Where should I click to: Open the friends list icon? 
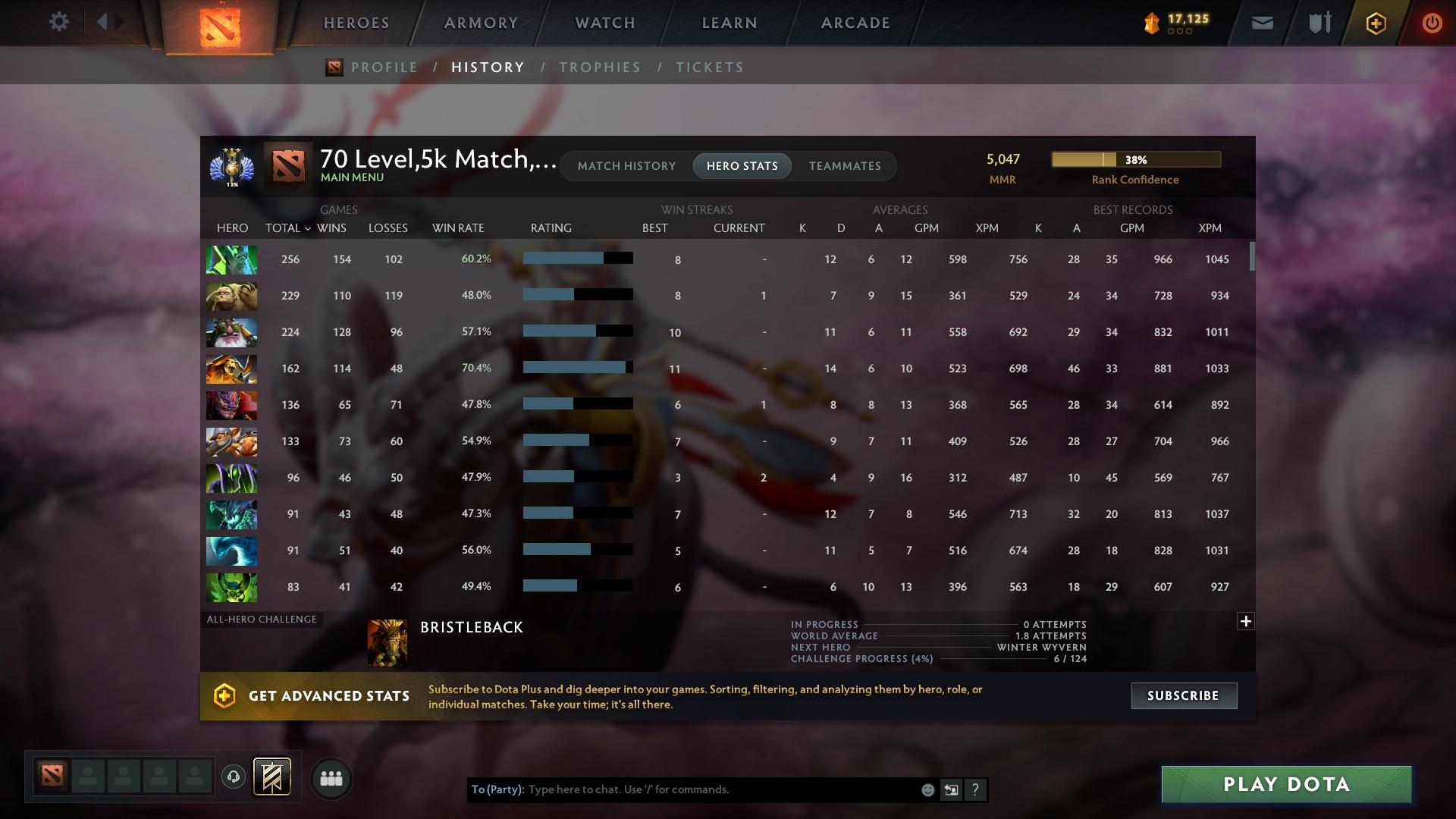click(331, 777)
